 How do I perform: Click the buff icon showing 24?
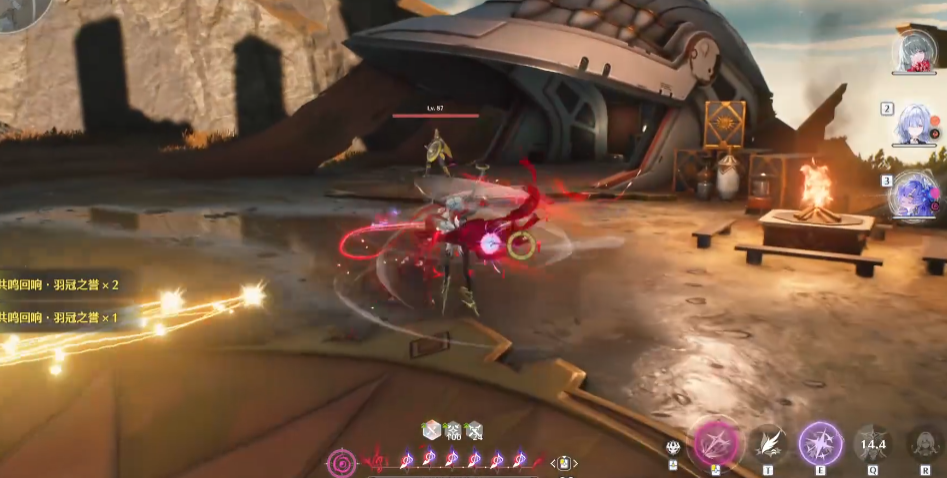coord(475,431)
